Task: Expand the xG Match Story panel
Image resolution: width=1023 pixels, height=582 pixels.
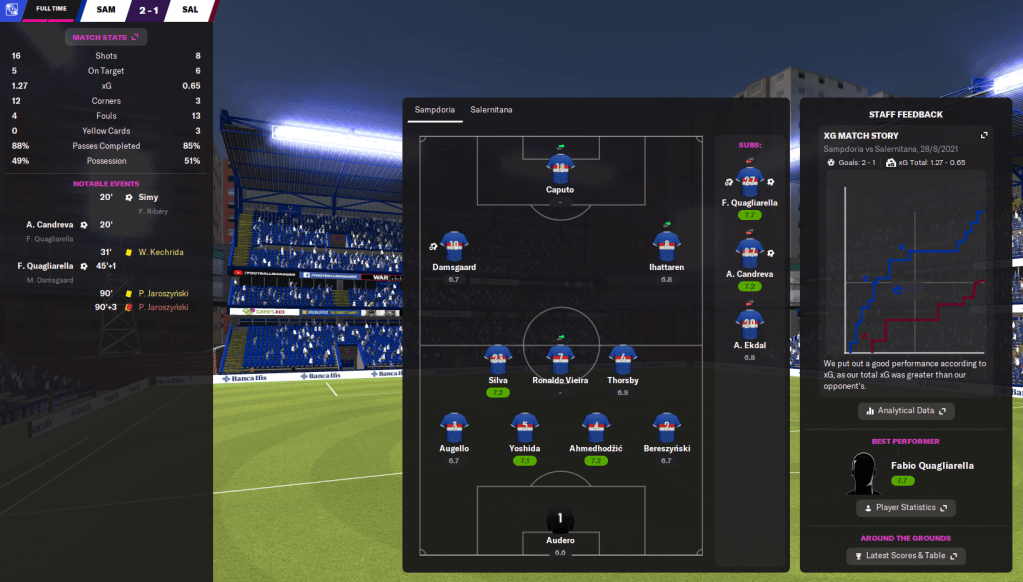Action: [x=984, y=136]
